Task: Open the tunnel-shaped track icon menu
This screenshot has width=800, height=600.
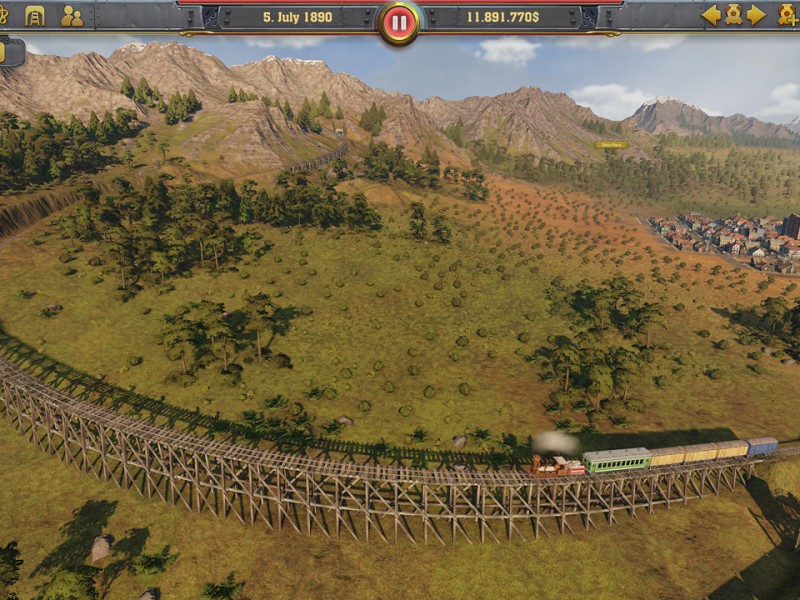Action: (35, 15)
